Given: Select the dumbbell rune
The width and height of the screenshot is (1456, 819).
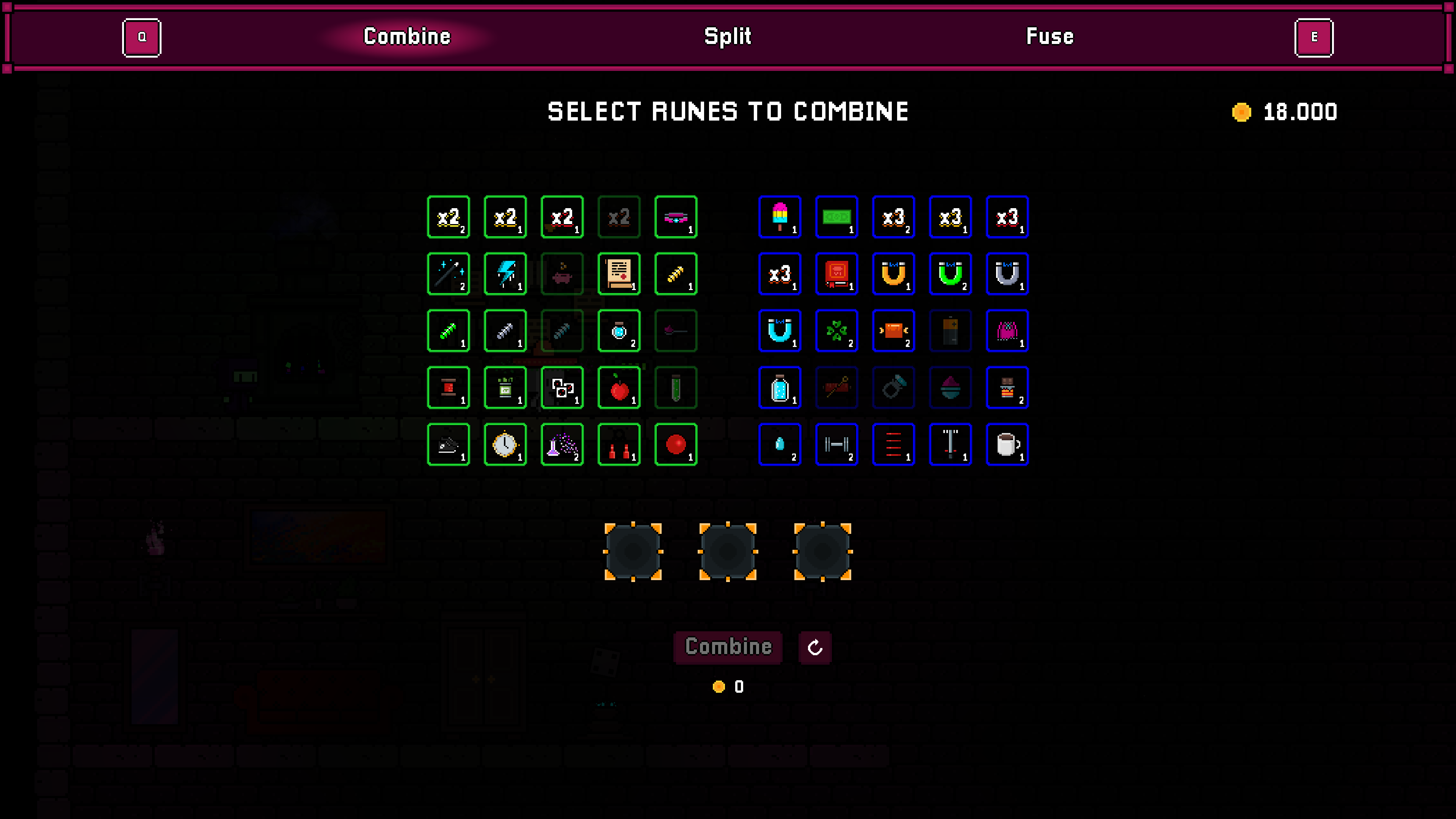Looking at the screenshot, I should [x=837, y=444].
